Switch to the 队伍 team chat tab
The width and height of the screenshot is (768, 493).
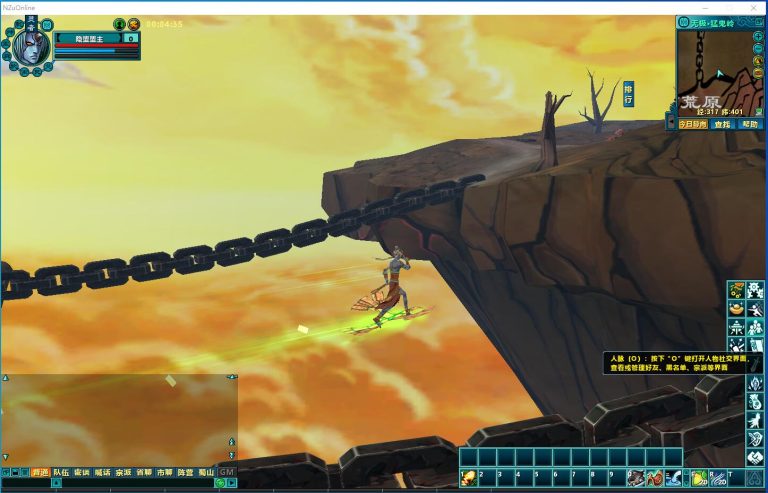pyautogui.click(x=62, y=472)
